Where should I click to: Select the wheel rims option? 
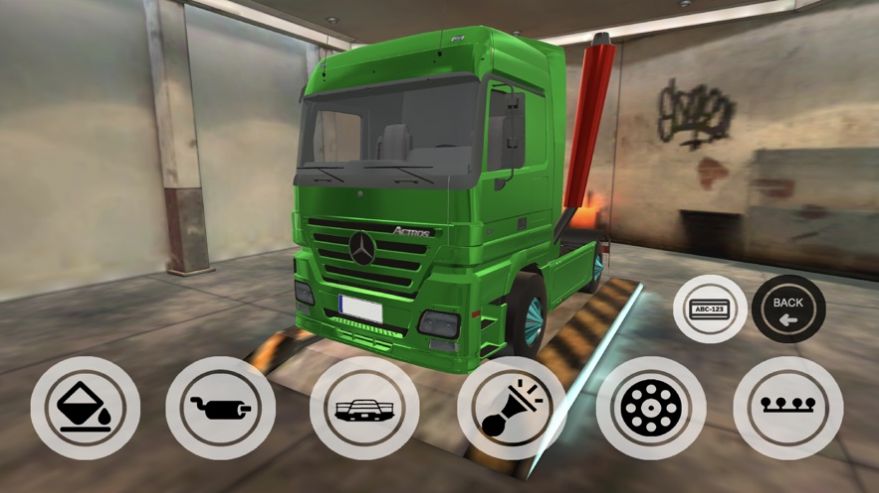tap(651, 408)
